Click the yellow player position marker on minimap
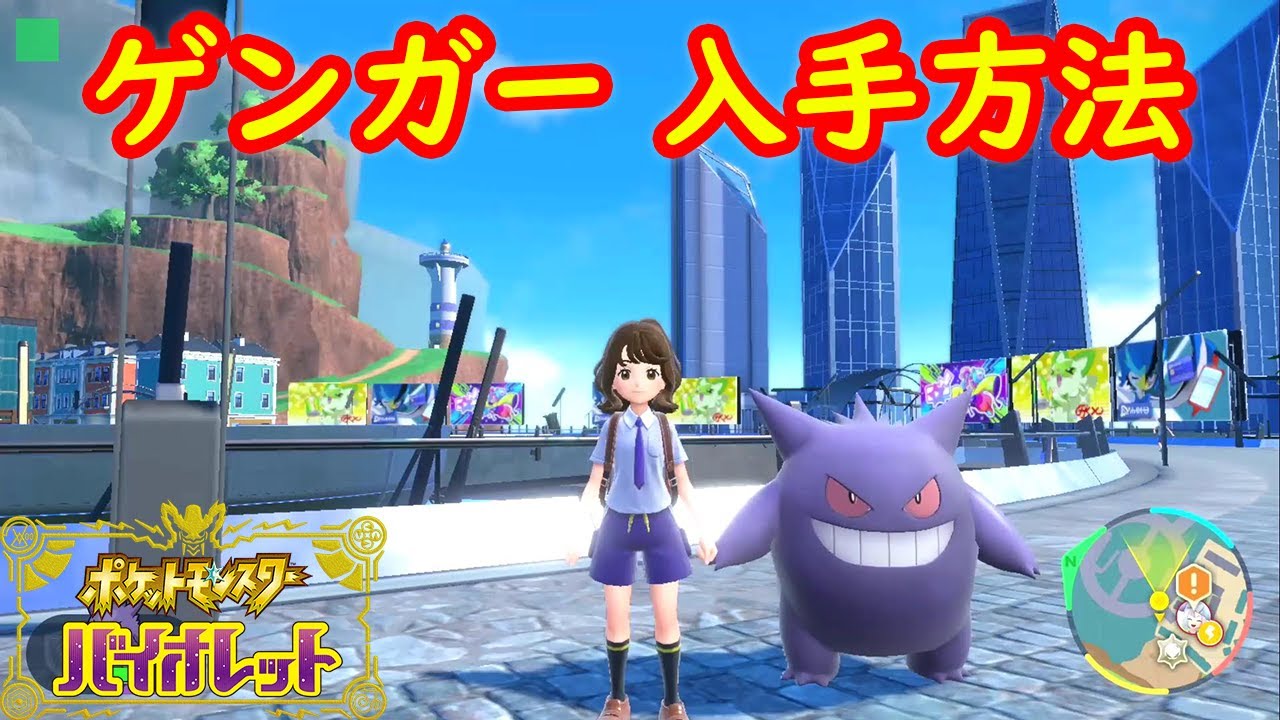The width and height of the screenshot is (1280, 720). [x=1159, y=599]
